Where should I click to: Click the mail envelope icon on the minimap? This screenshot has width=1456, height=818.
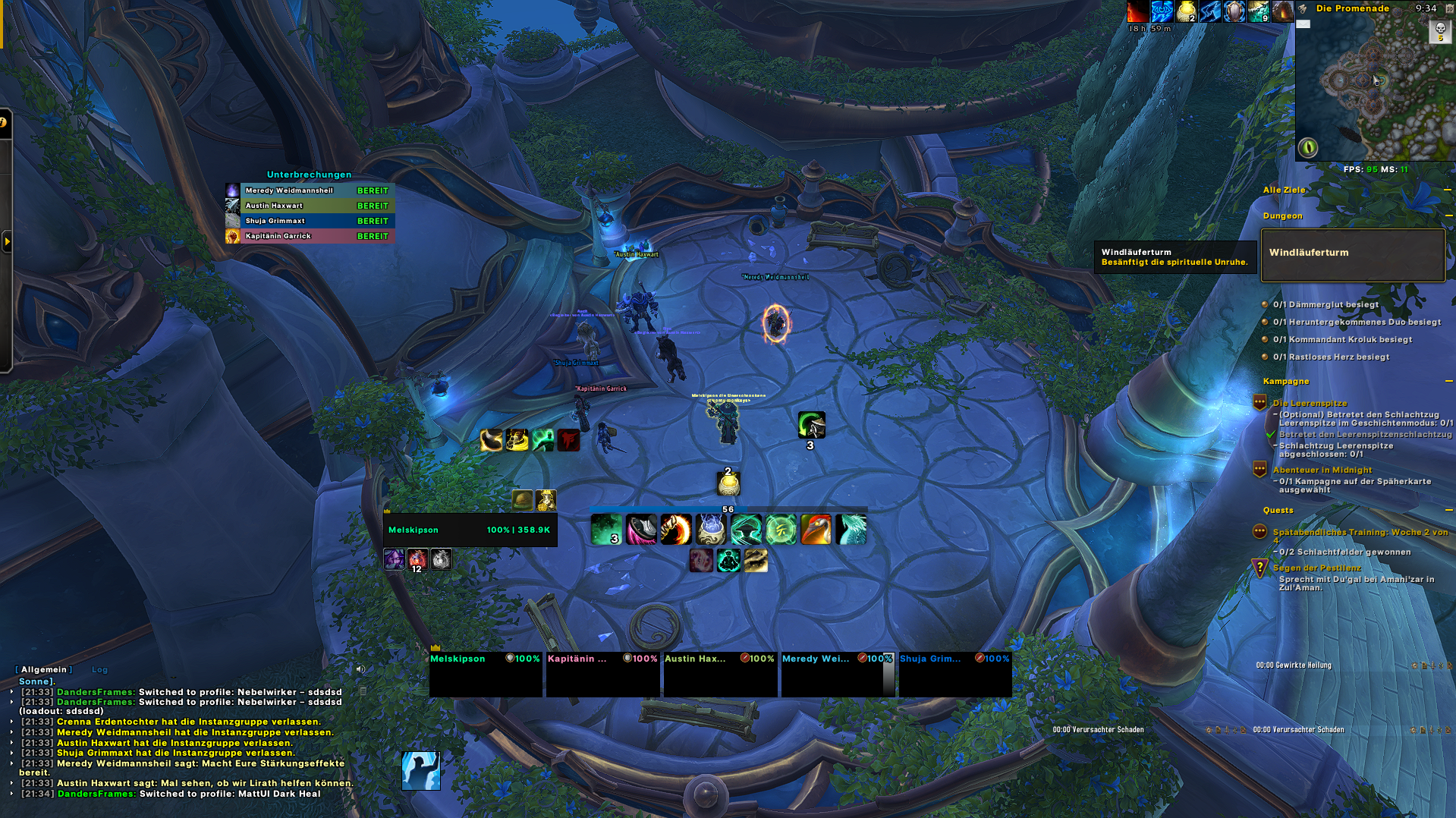click(x=1303, y=24)
